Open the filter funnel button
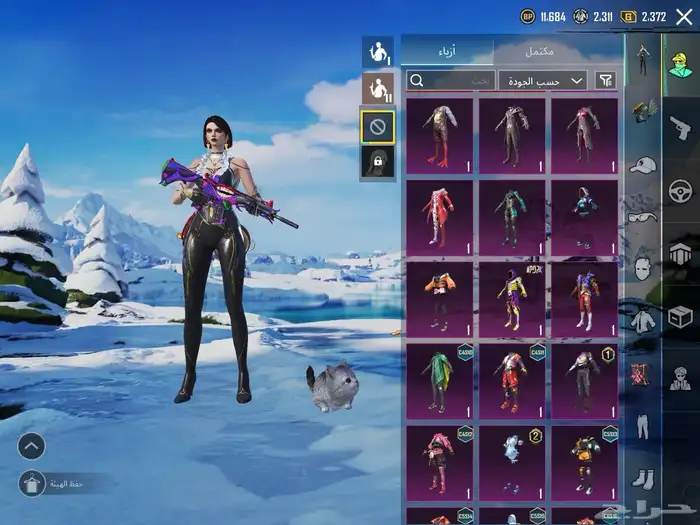 (x=606, y=80)
